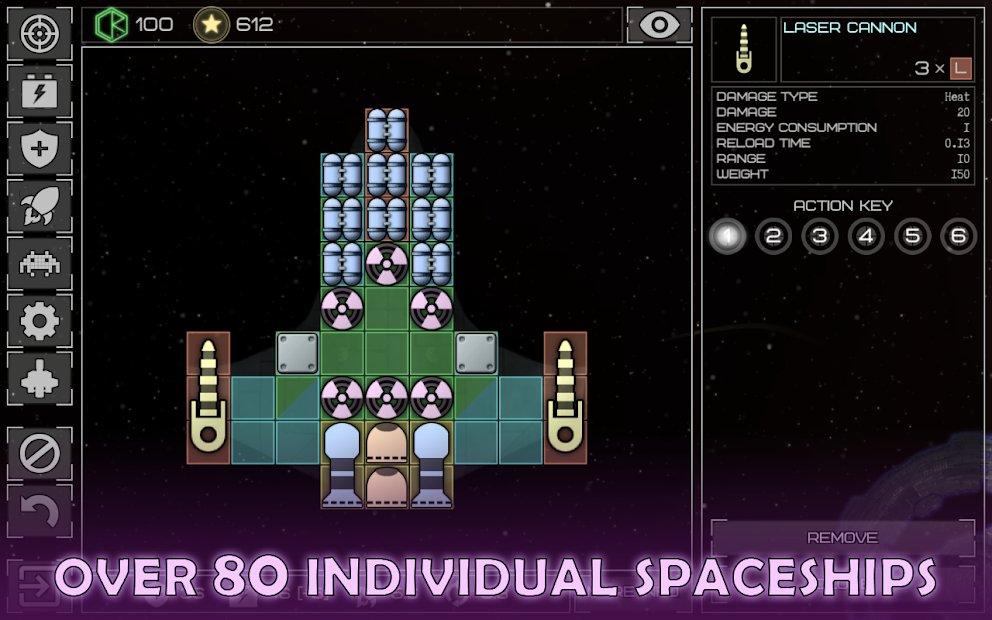Select the spaceship hull icon
This screenshot has width=992, height=620.
[40, 379]
